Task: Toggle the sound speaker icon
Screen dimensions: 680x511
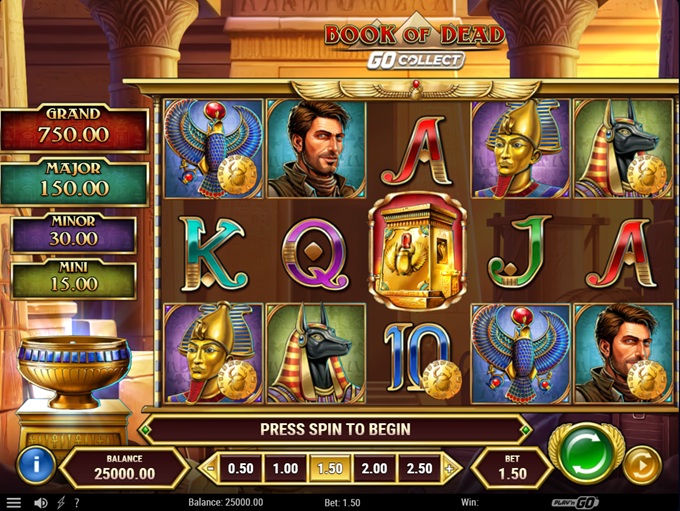Action: (x=41, y=502)
